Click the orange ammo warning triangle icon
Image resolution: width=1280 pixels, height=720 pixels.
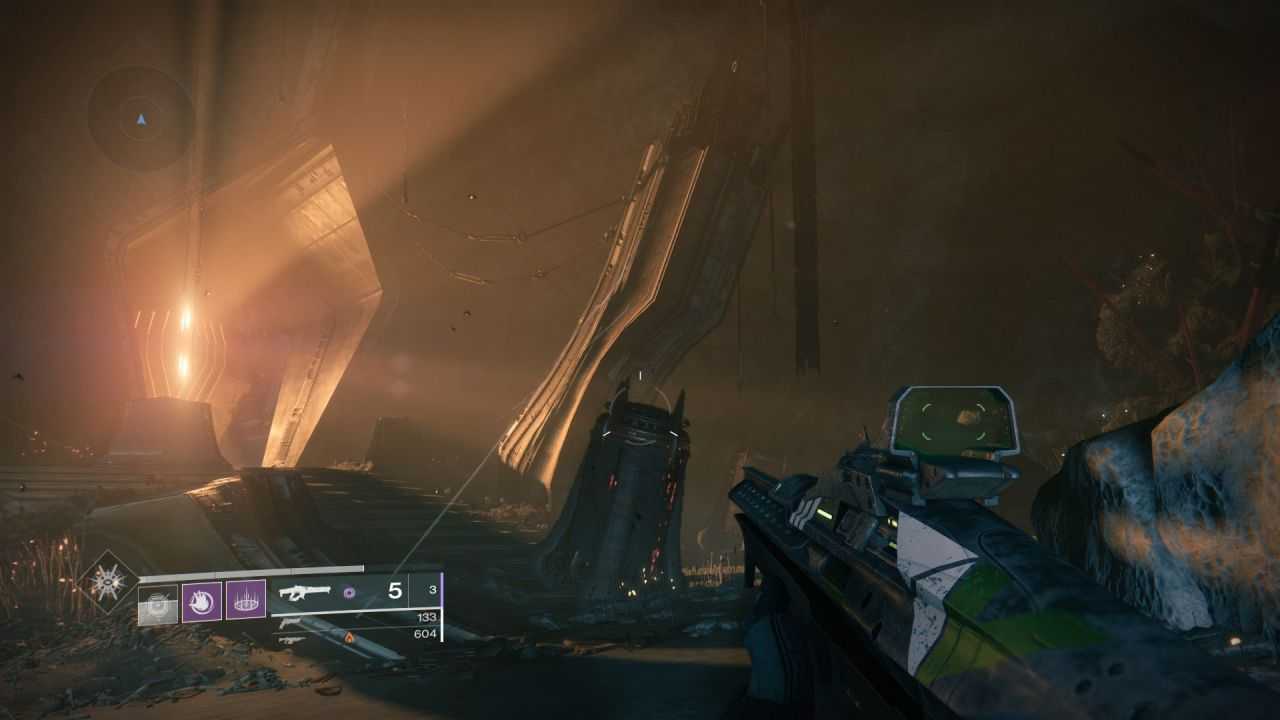click(x=349, y=638)
